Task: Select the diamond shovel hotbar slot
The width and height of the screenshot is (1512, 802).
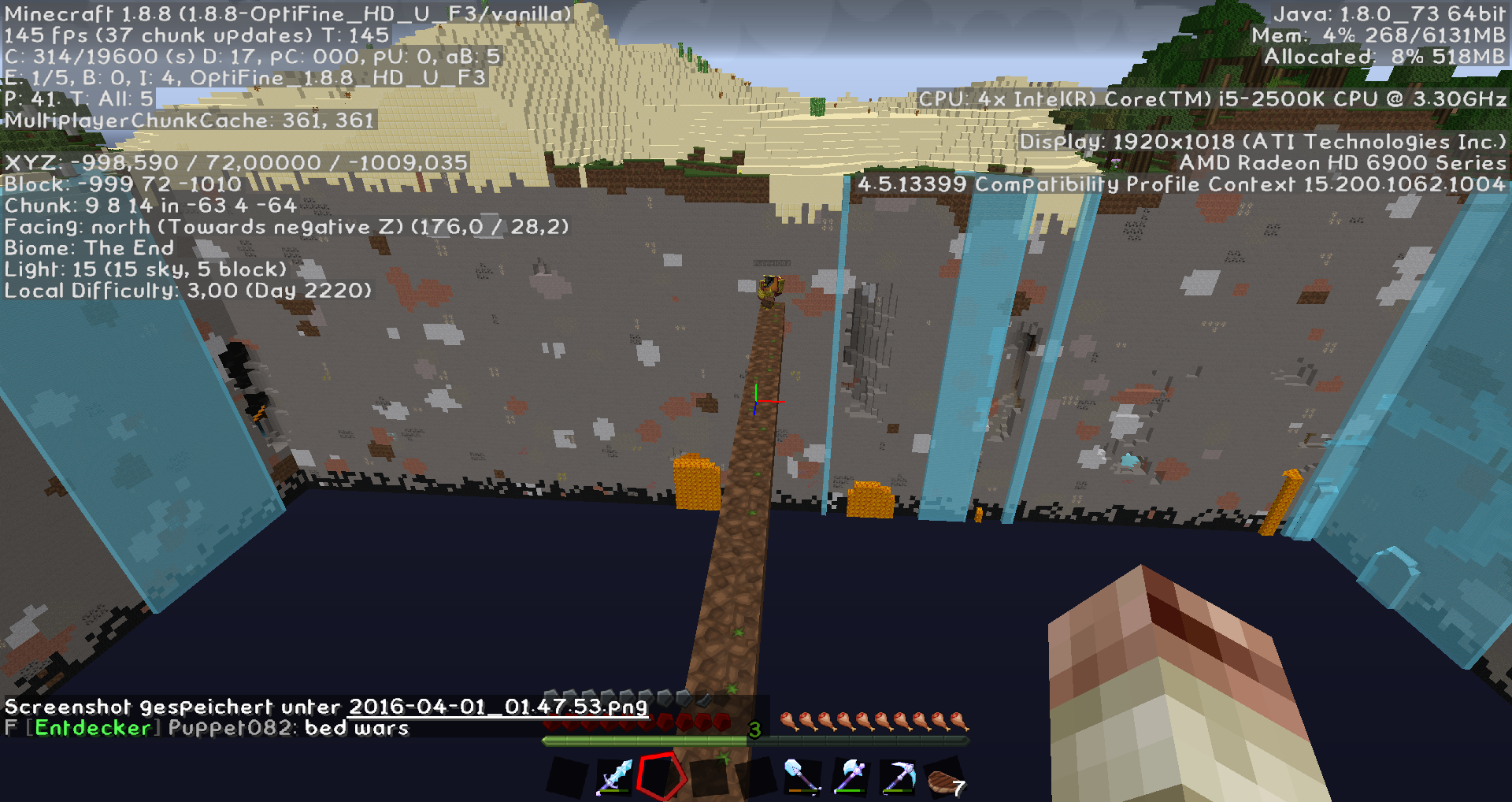Action: (802, 777)
